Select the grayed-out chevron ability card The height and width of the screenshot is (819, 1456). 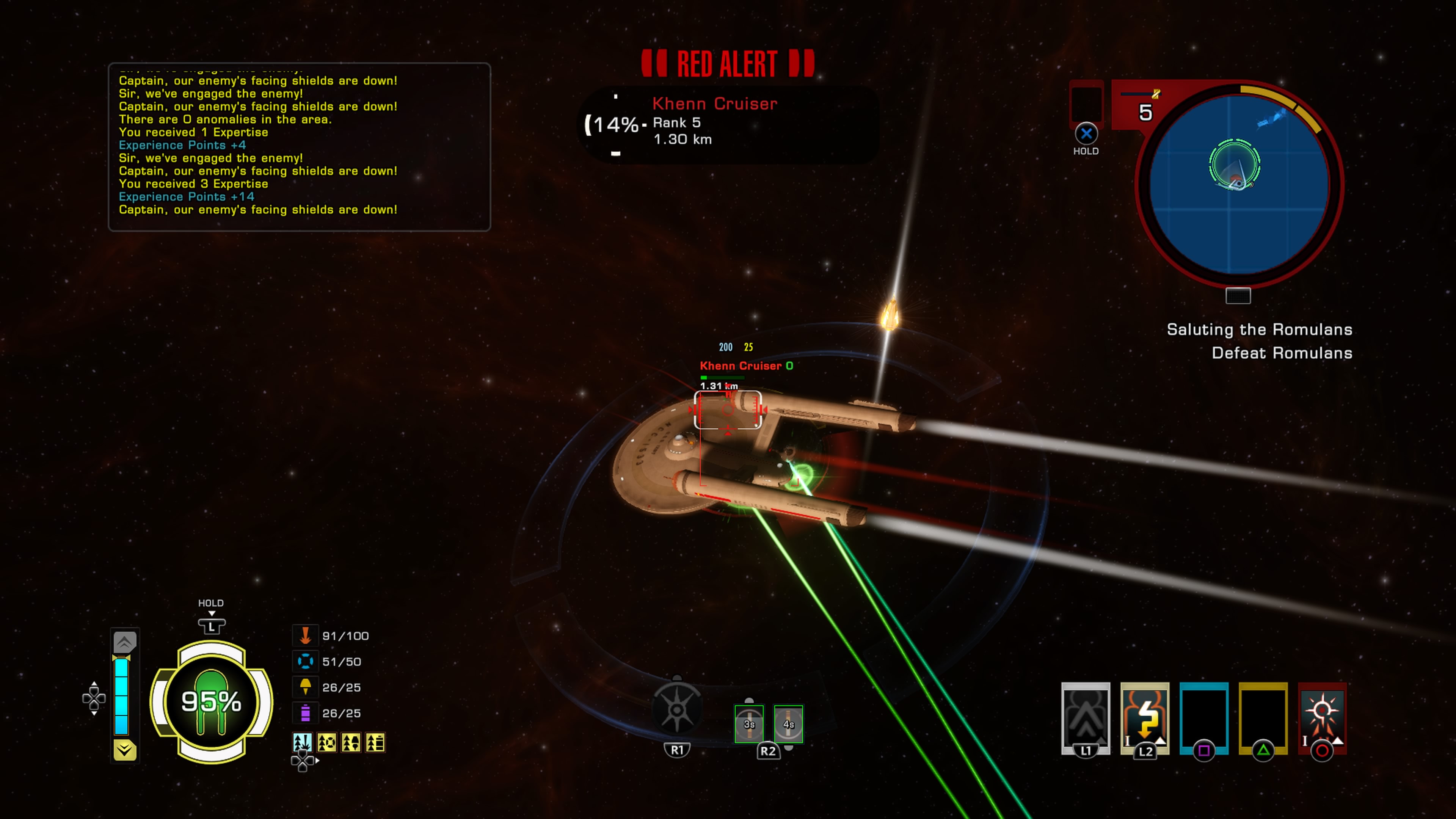coord(1085,718)
